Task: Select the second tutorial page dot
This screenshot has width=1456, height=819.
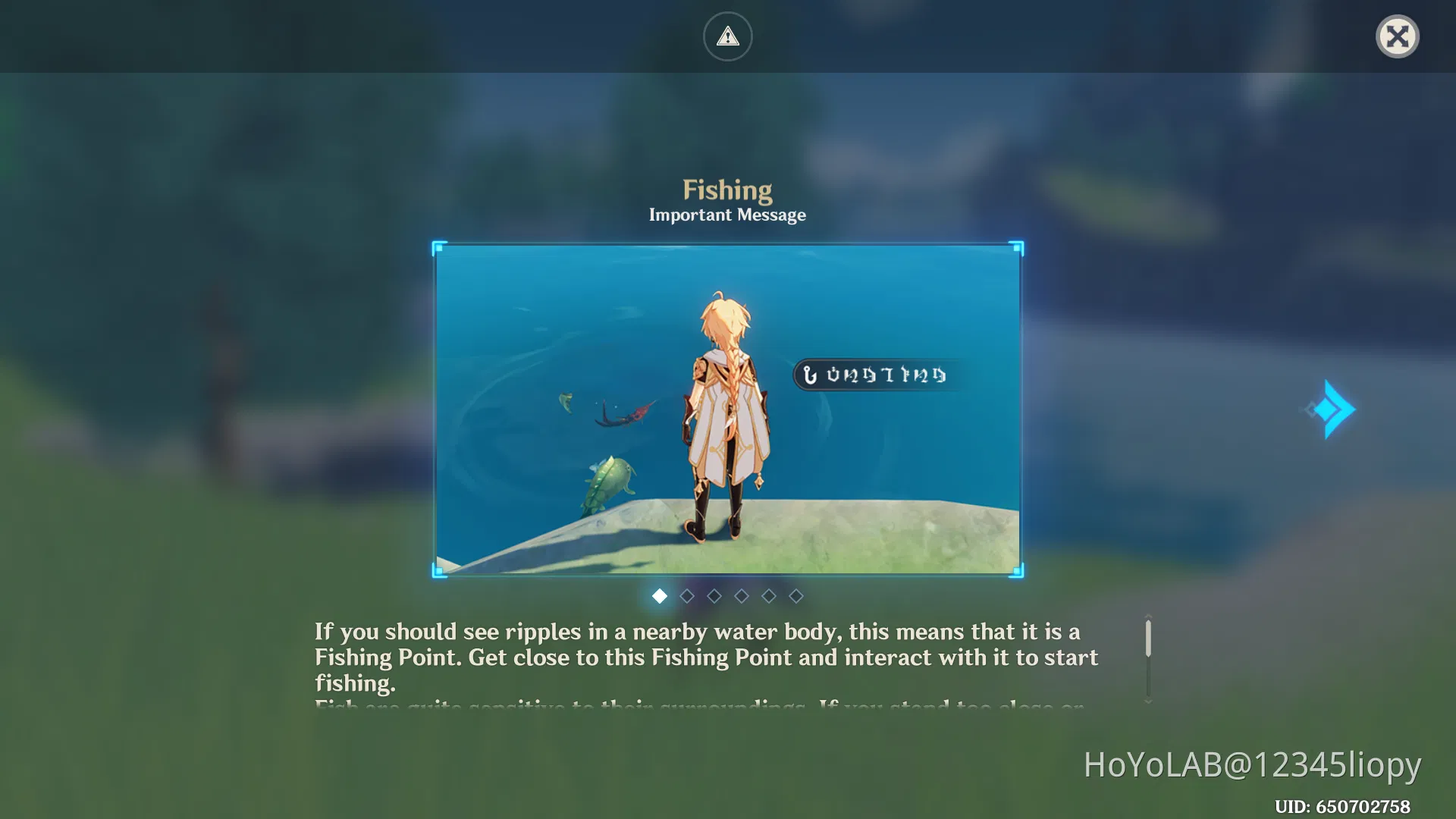Action: (x=687, y=596)
